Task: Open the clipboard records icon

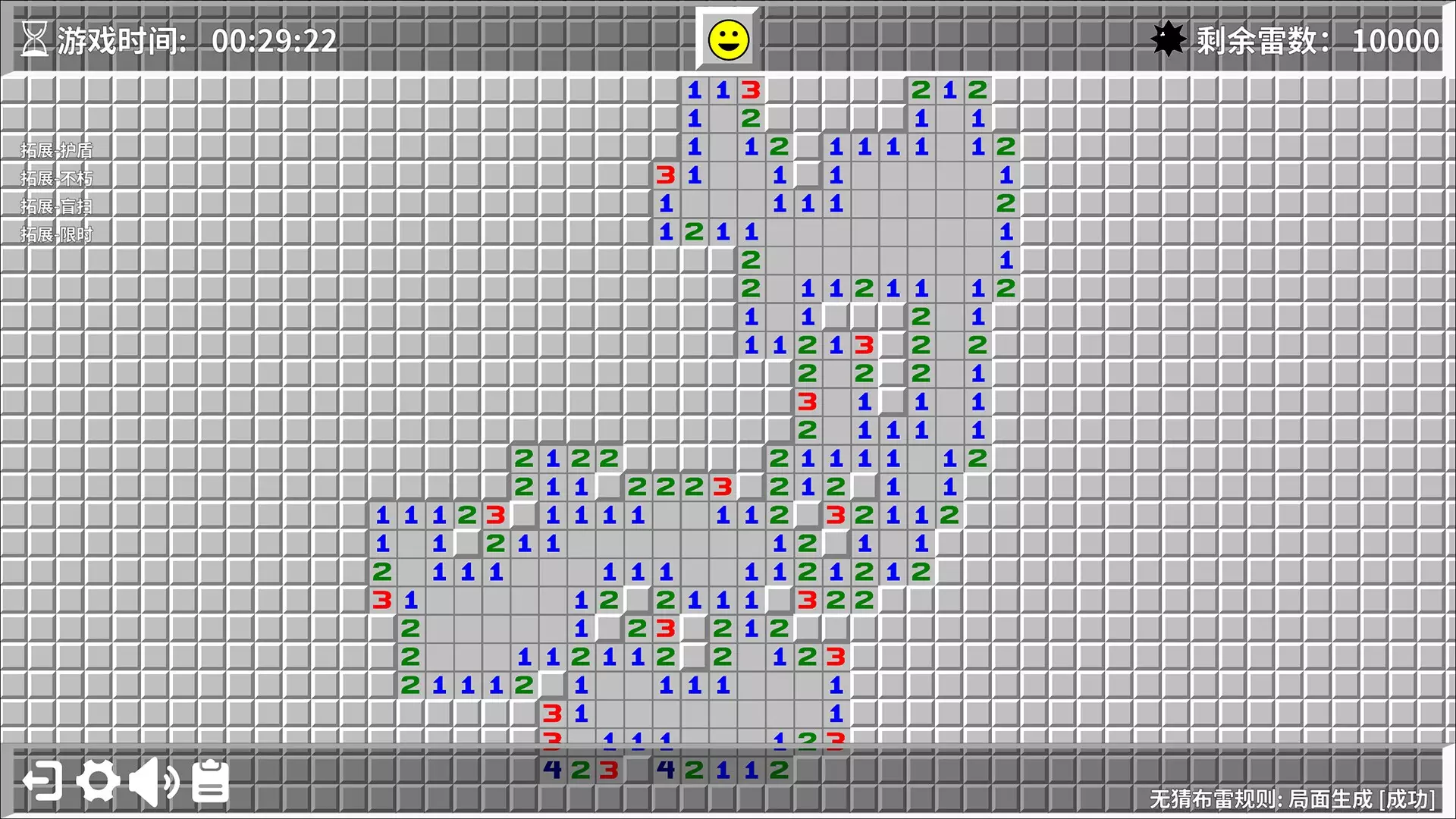Action: pyautogui.click(x=209, y=780)
